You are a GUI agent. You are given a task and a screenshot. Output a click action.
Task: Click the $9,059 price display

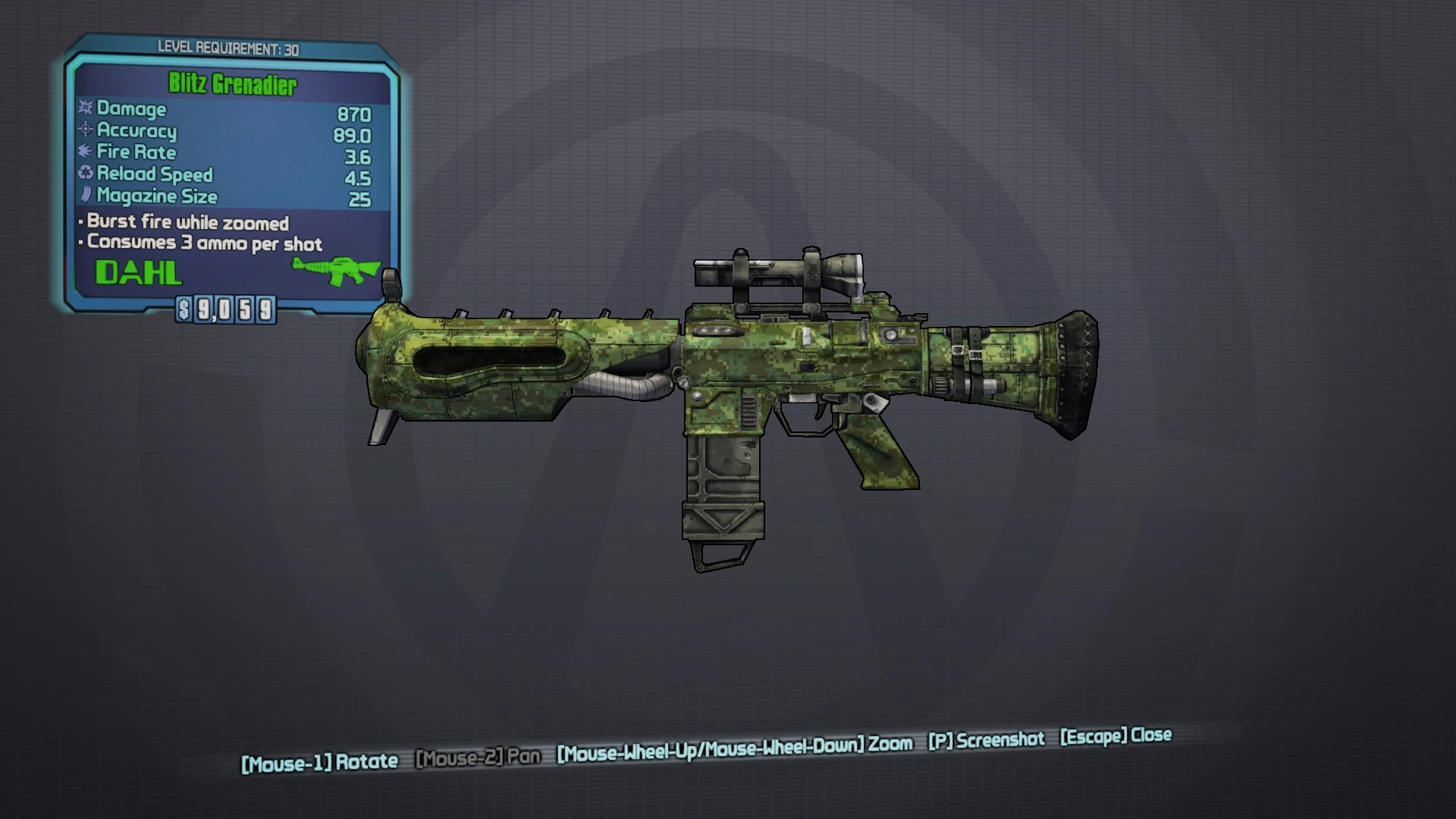click(225, 309)
